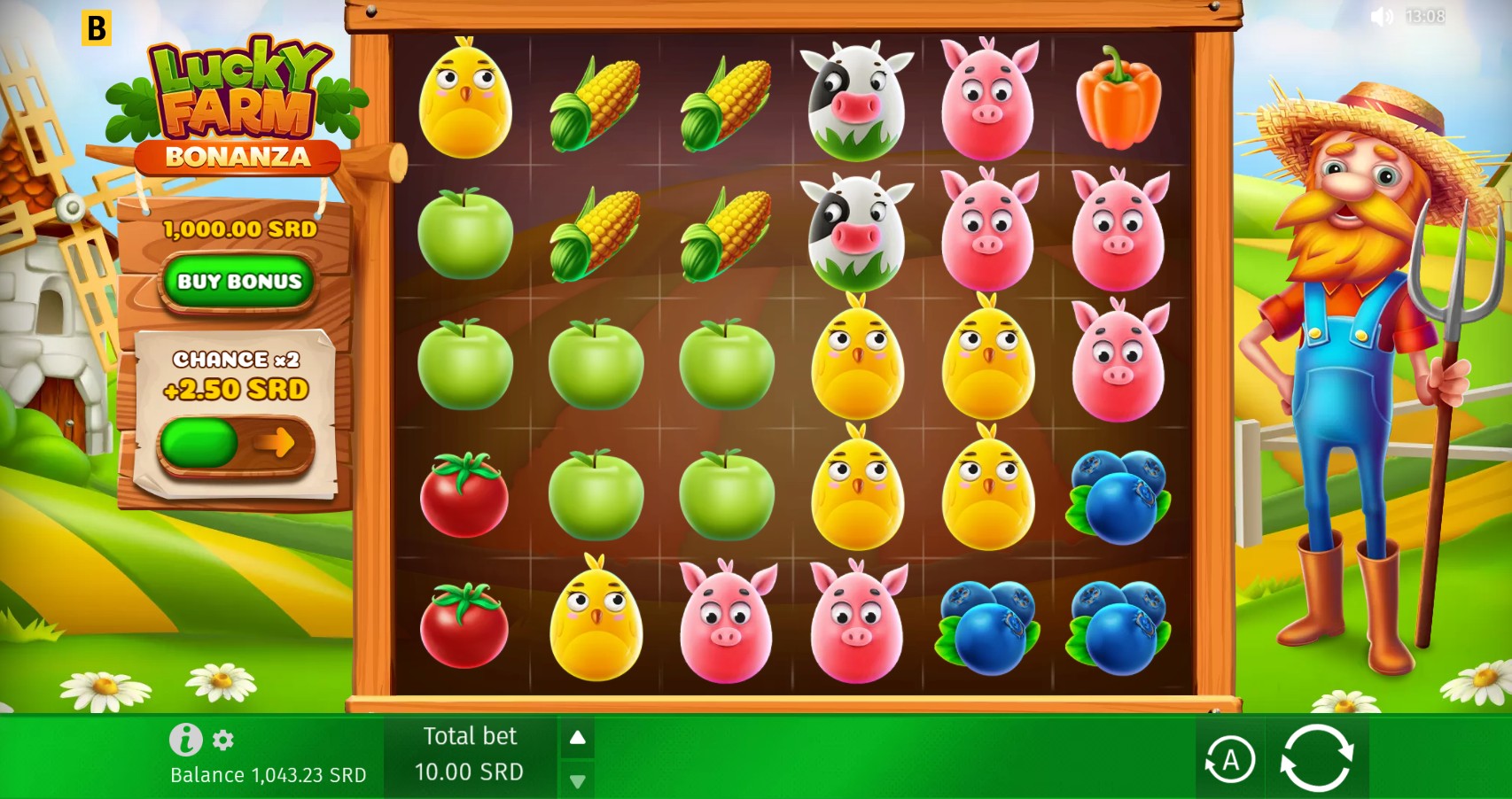Viewport: 1512px width, 799px height.
Task: Click the speaker icon near the clock
Action: [x=1382, y=16]
